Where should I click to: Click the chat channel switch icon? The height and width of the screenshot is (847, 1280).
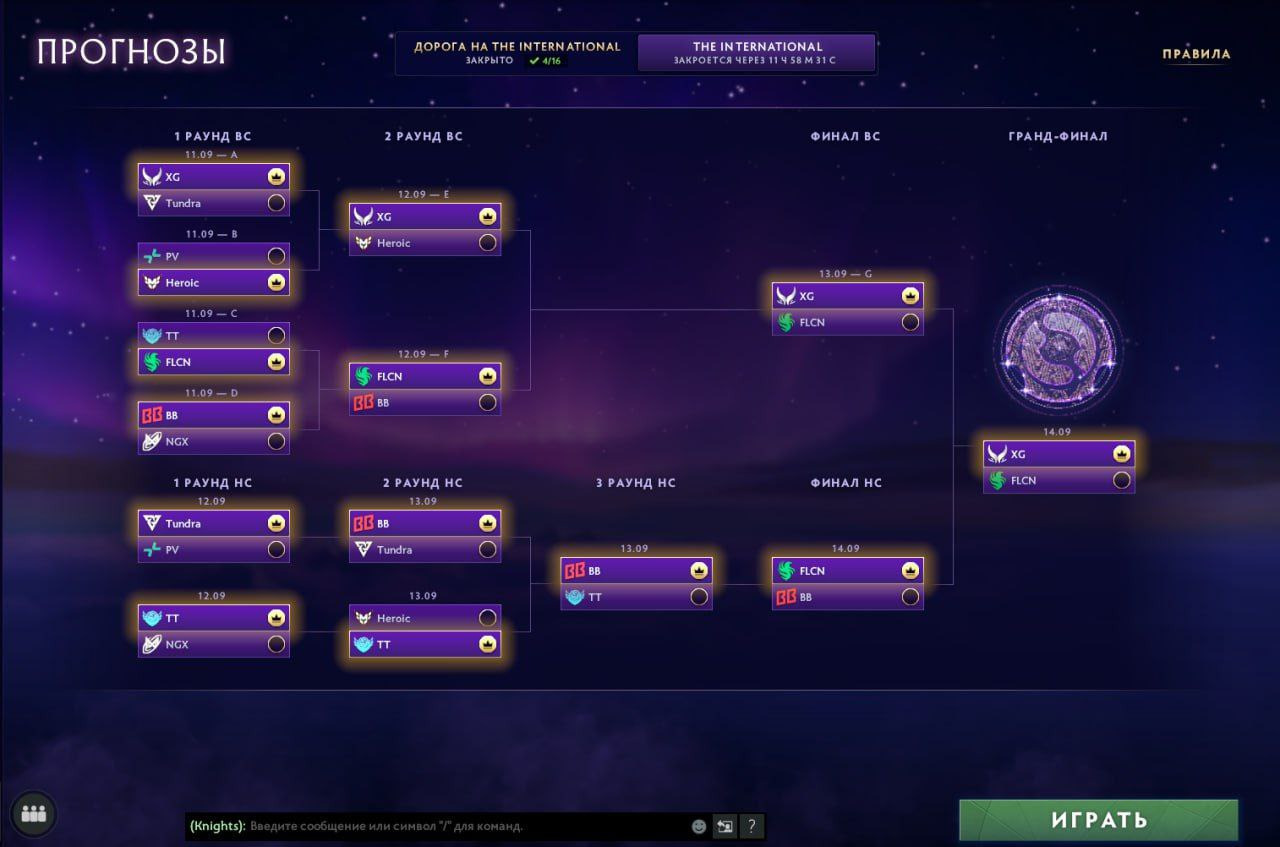tap(723, 826)
